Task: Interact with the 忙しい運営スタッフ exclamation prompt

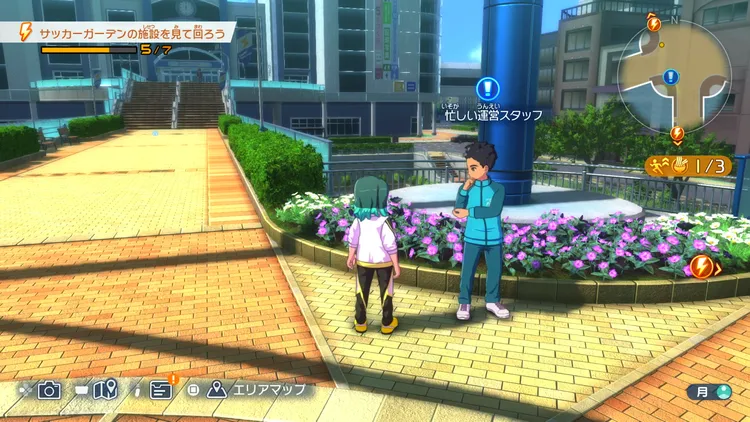Action: (x=488, y=88)
